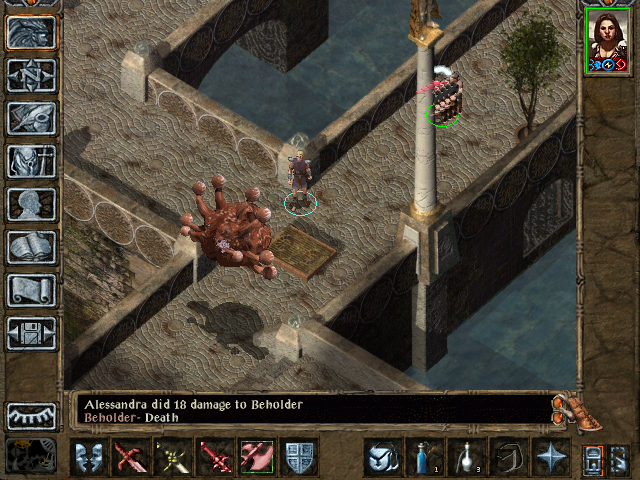Open special abilities star button
Image resolution: width=640 pixels, height=480 pixels.
(550, 458)
